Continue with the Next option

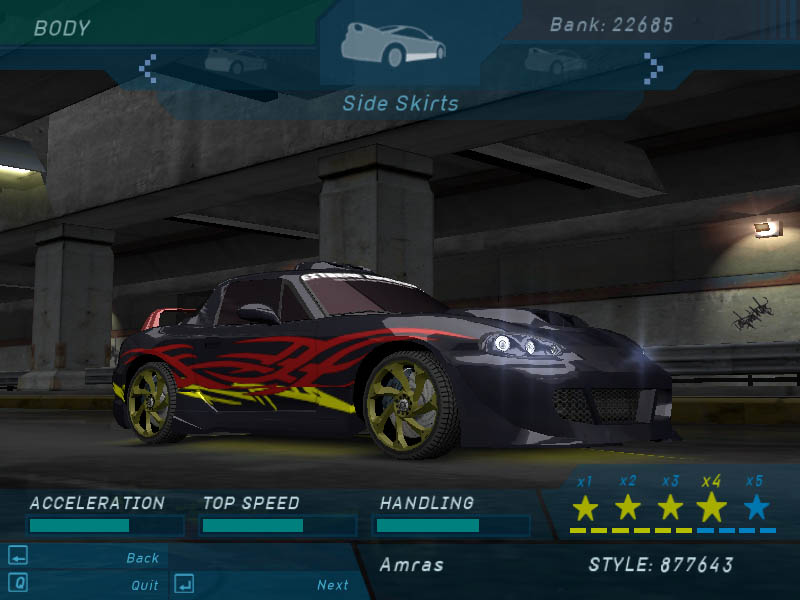coord(332,585)
